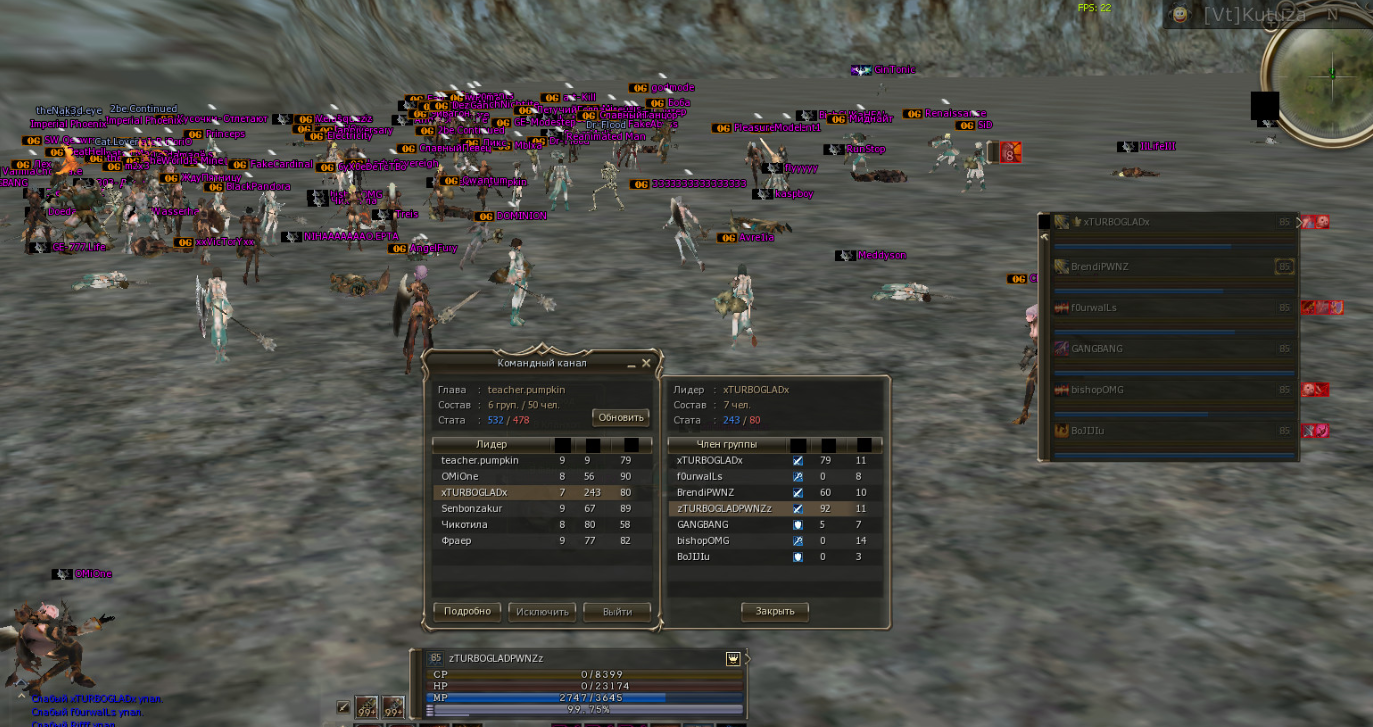Click GANGBANG's class icon in the party panel
This screenshot has height=727, width=1373.
point(1060,348)
